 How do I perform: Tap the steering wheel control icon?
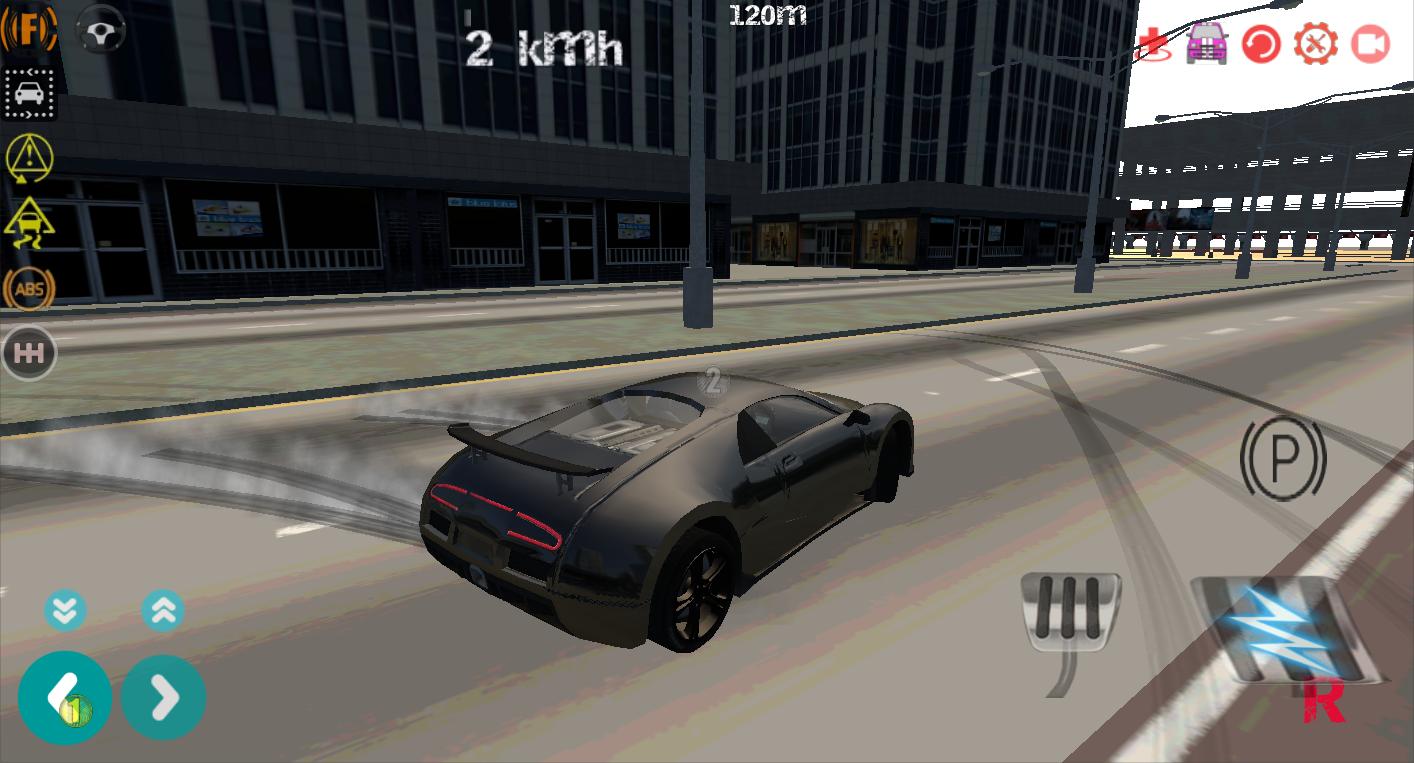click(100, 30)
